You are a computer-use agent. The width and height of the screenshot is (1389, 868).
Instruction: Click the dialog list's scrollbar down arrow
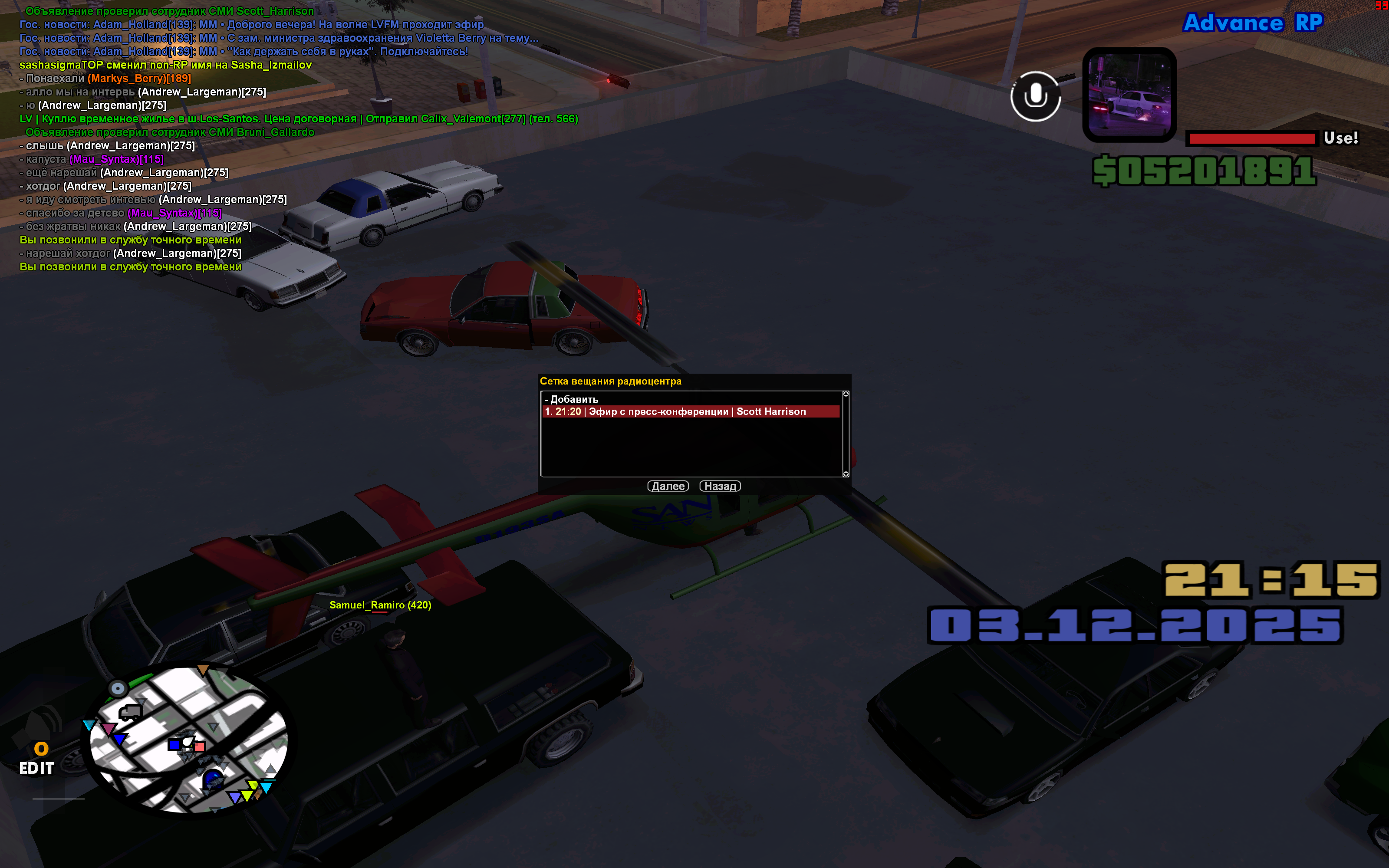coord(846,473)
